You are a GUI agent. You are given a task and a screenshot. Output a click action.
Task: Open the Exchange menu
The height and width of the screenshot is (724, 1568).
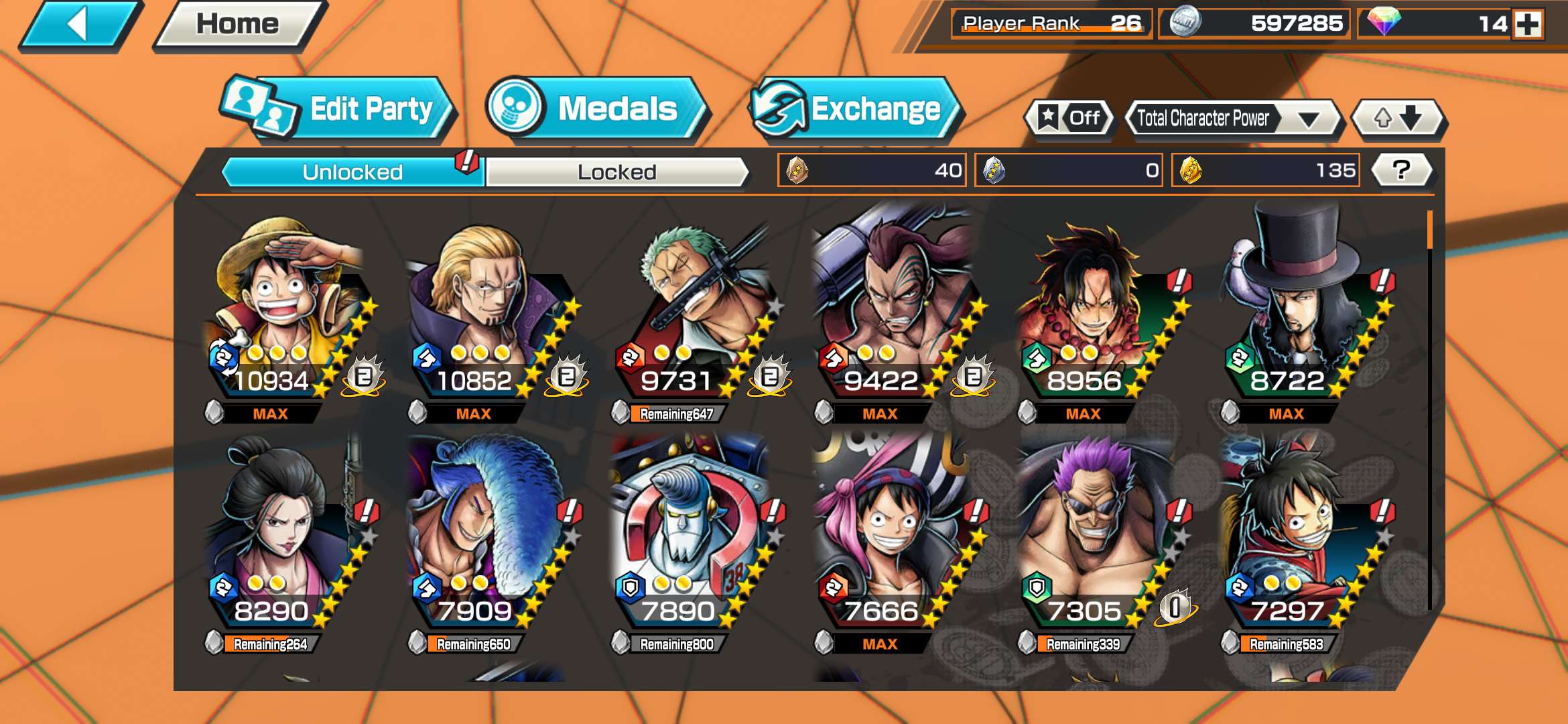[856, 109]
